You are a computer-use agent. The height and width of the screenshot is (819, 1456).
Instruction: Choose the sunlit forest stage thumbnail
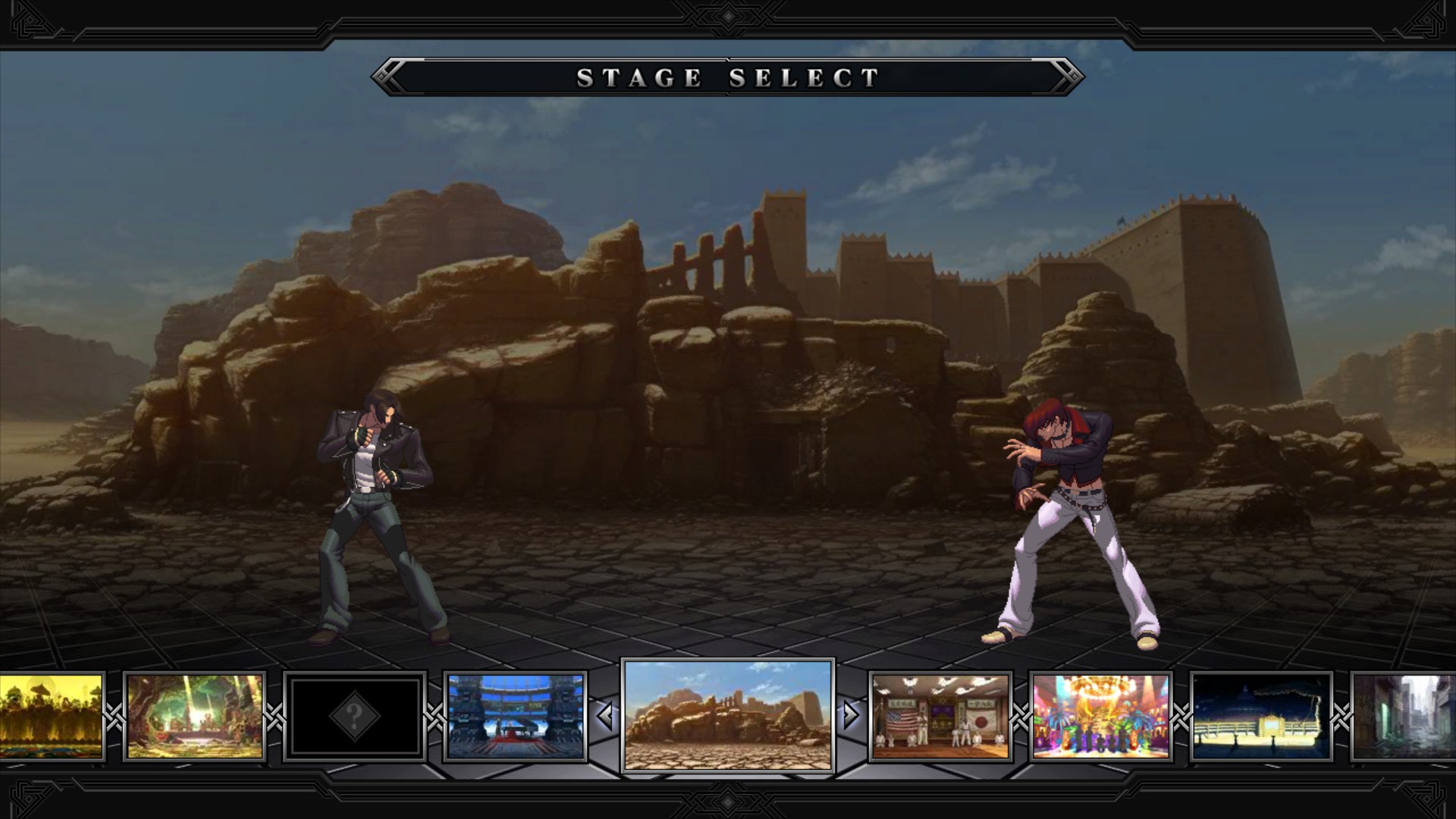(x=195, y=716)
